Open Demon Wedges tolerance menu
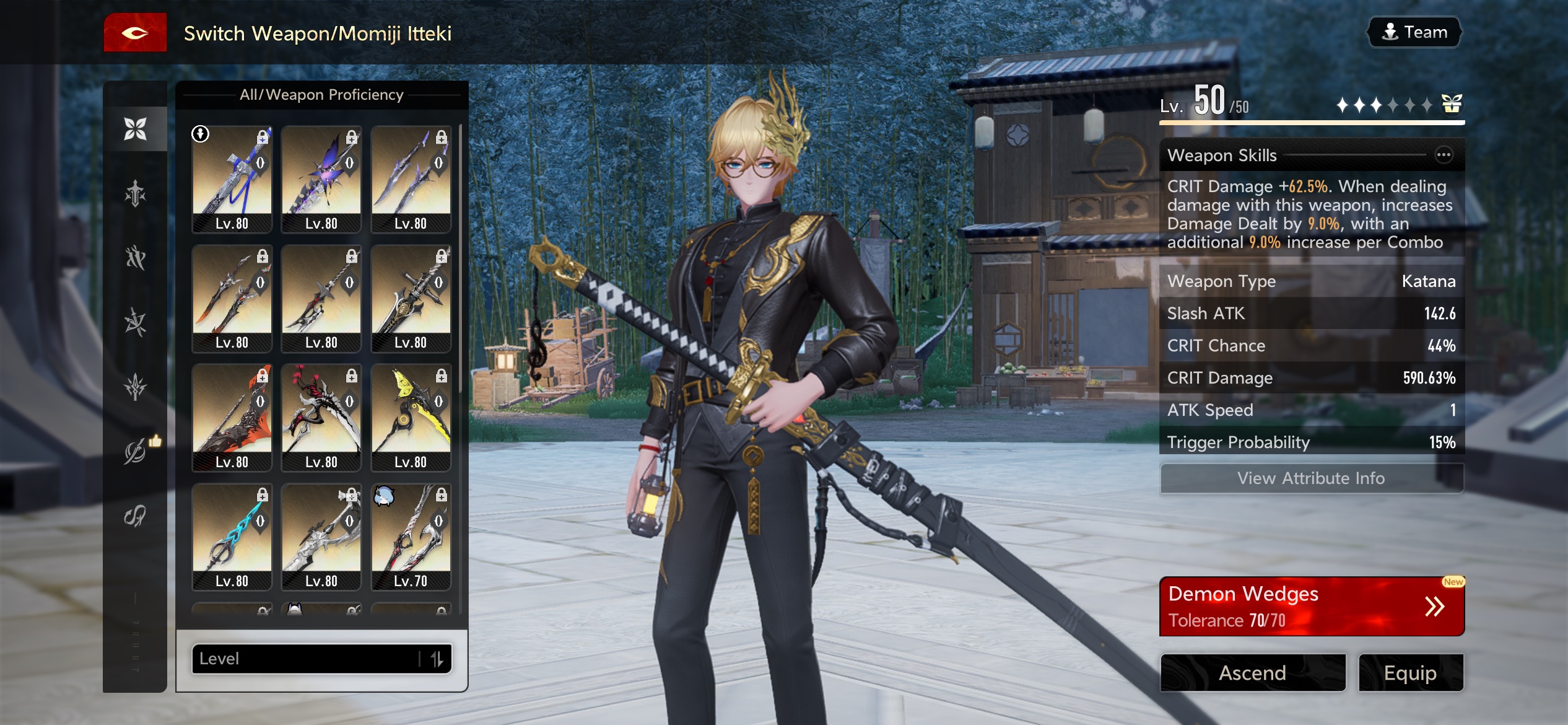This screenshot has width=1568, height=725. (1311, 606)
